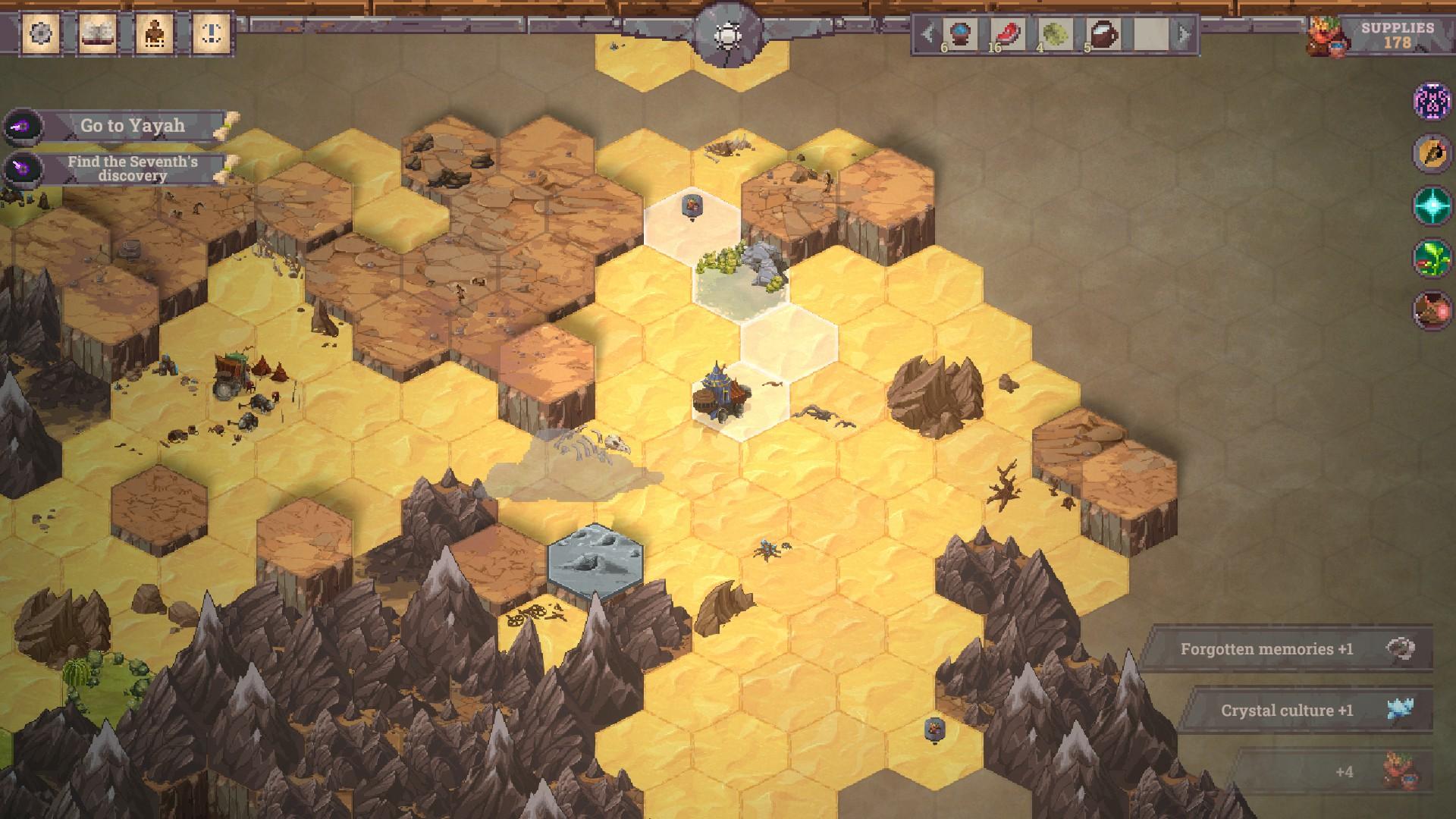Click the sun day-cycle medallion
Image resolution: width=1456 pixels, height=819 pixels.
pos(727,34)
